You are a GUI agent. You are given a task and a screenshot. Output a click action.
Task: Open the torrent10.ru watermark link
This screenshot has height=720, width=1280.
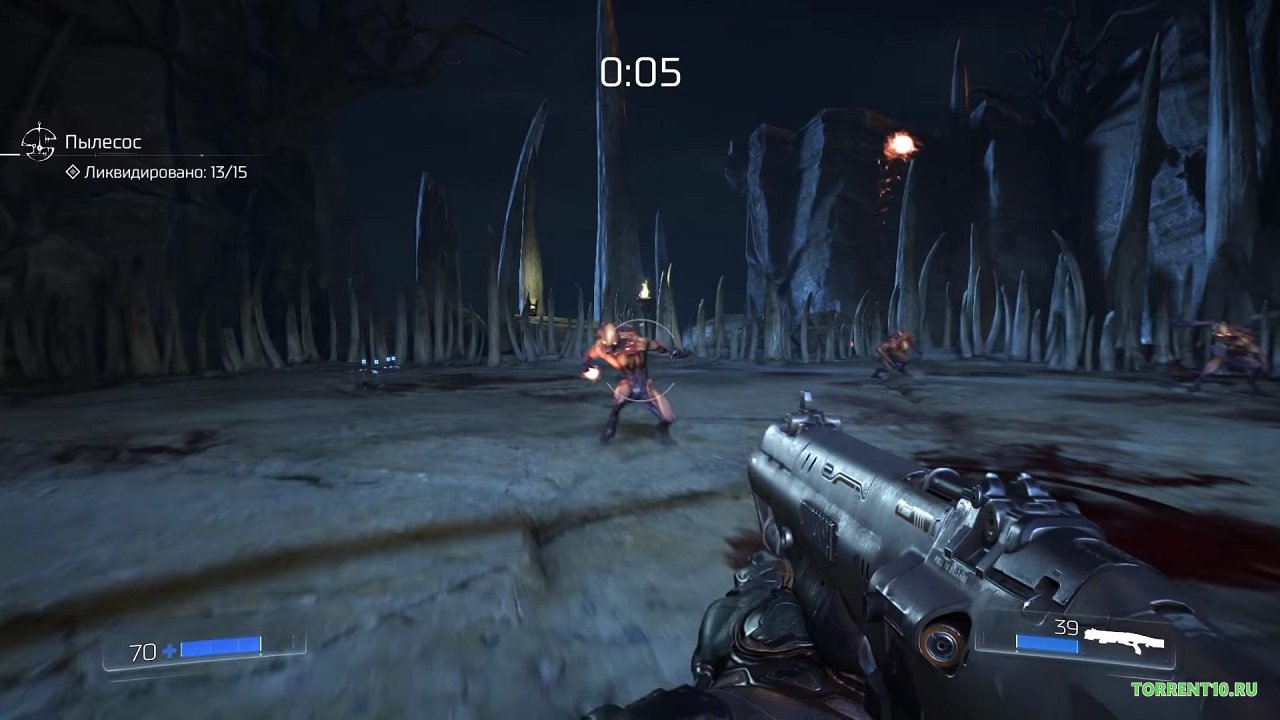click(1194, 689)
